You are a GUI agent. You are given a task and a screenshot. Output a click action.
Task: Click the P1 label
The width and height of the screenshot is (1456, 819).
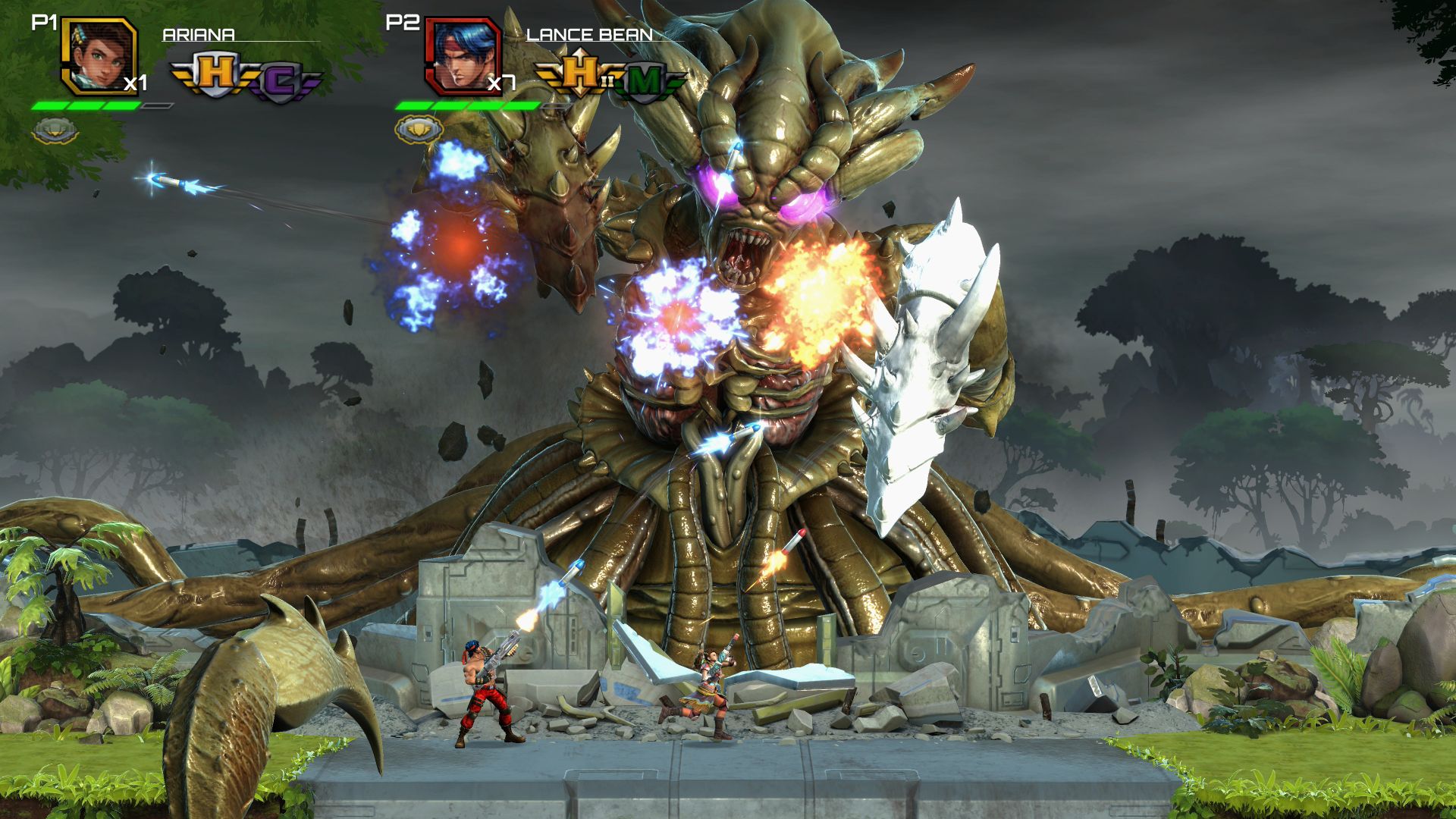coord(44,21)
